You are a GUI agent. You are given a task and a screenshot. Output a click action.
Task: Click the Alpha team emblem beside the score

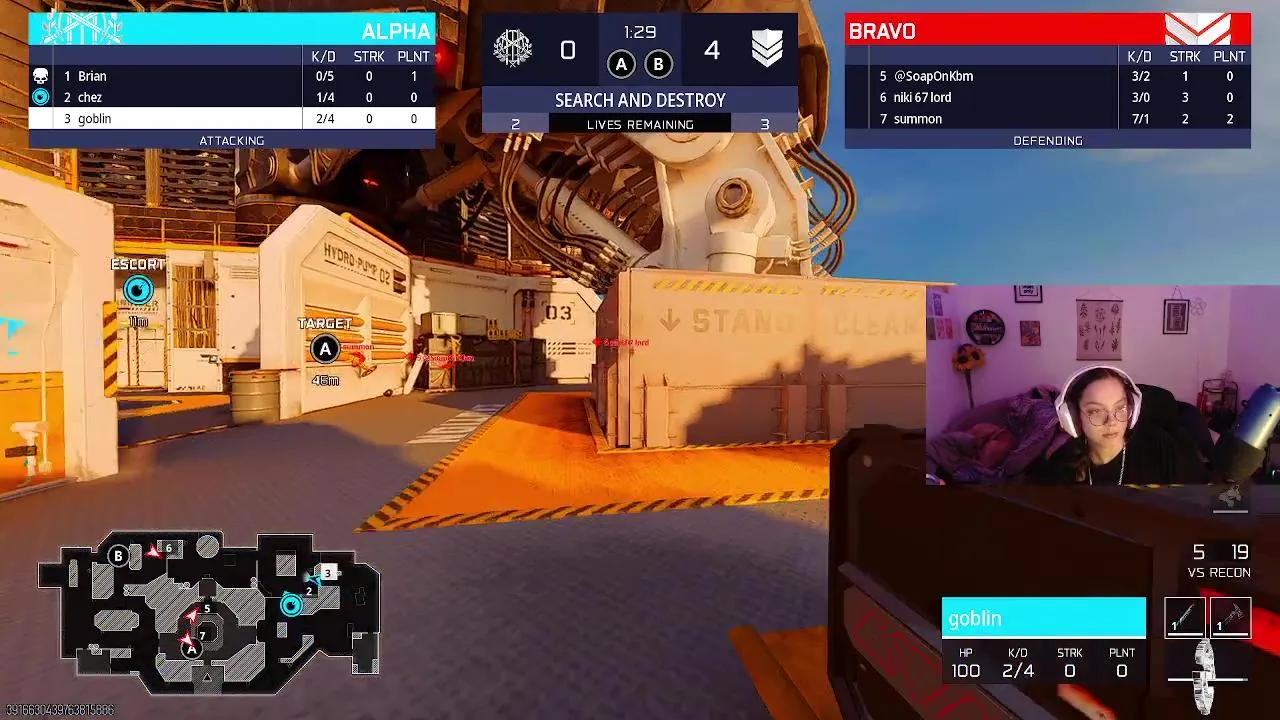(x=513, y=48)
